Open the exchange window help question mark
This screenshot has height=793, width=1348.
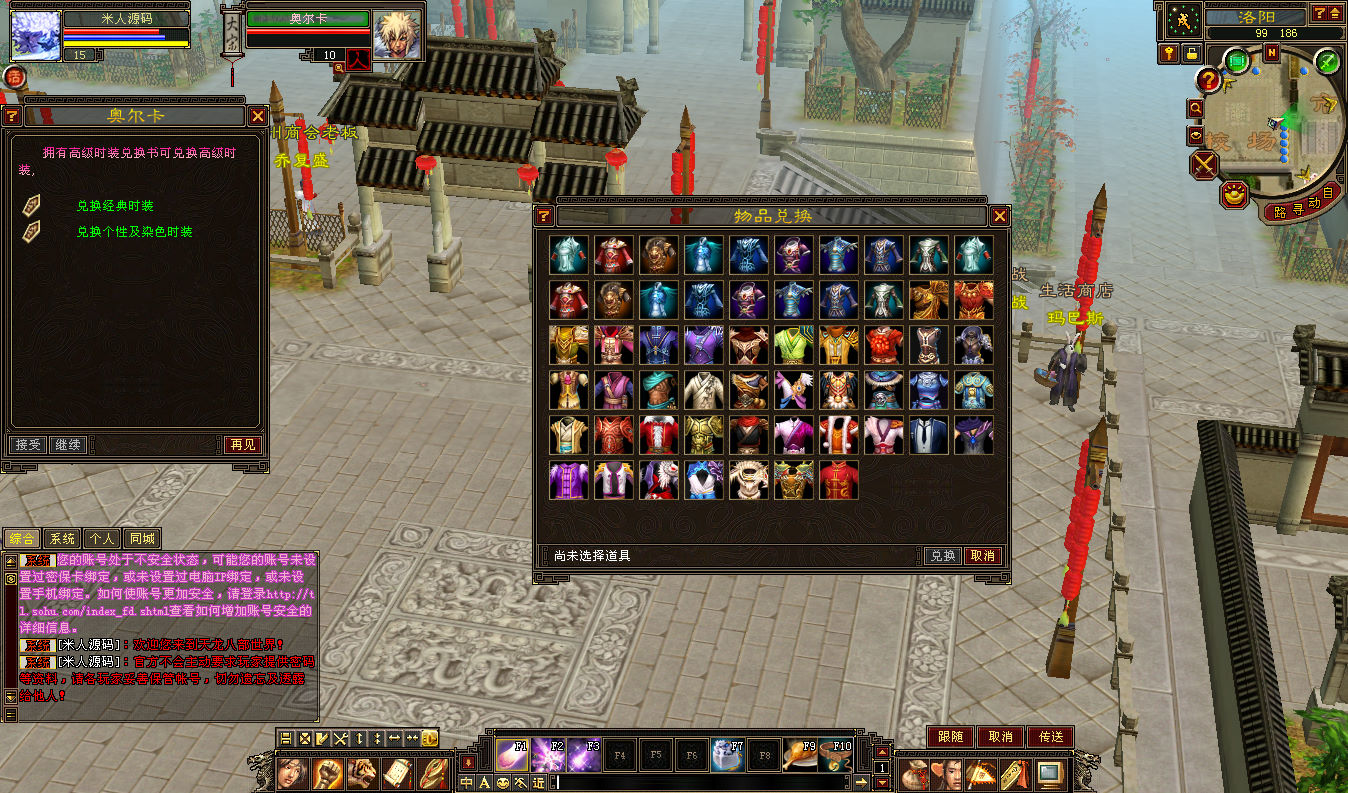(x=544, y=216)
